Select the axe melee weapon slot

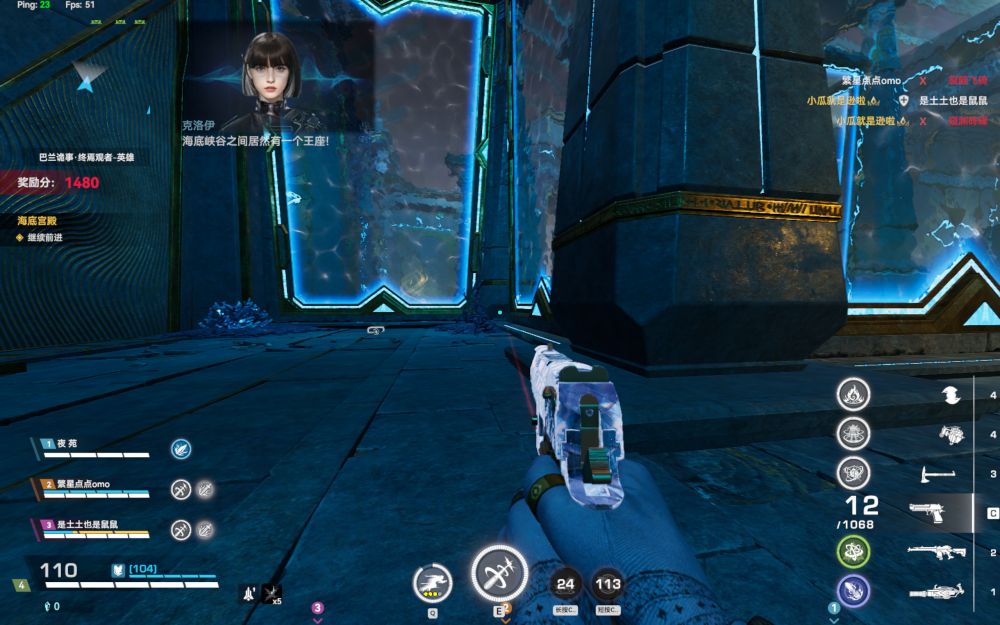937,473
